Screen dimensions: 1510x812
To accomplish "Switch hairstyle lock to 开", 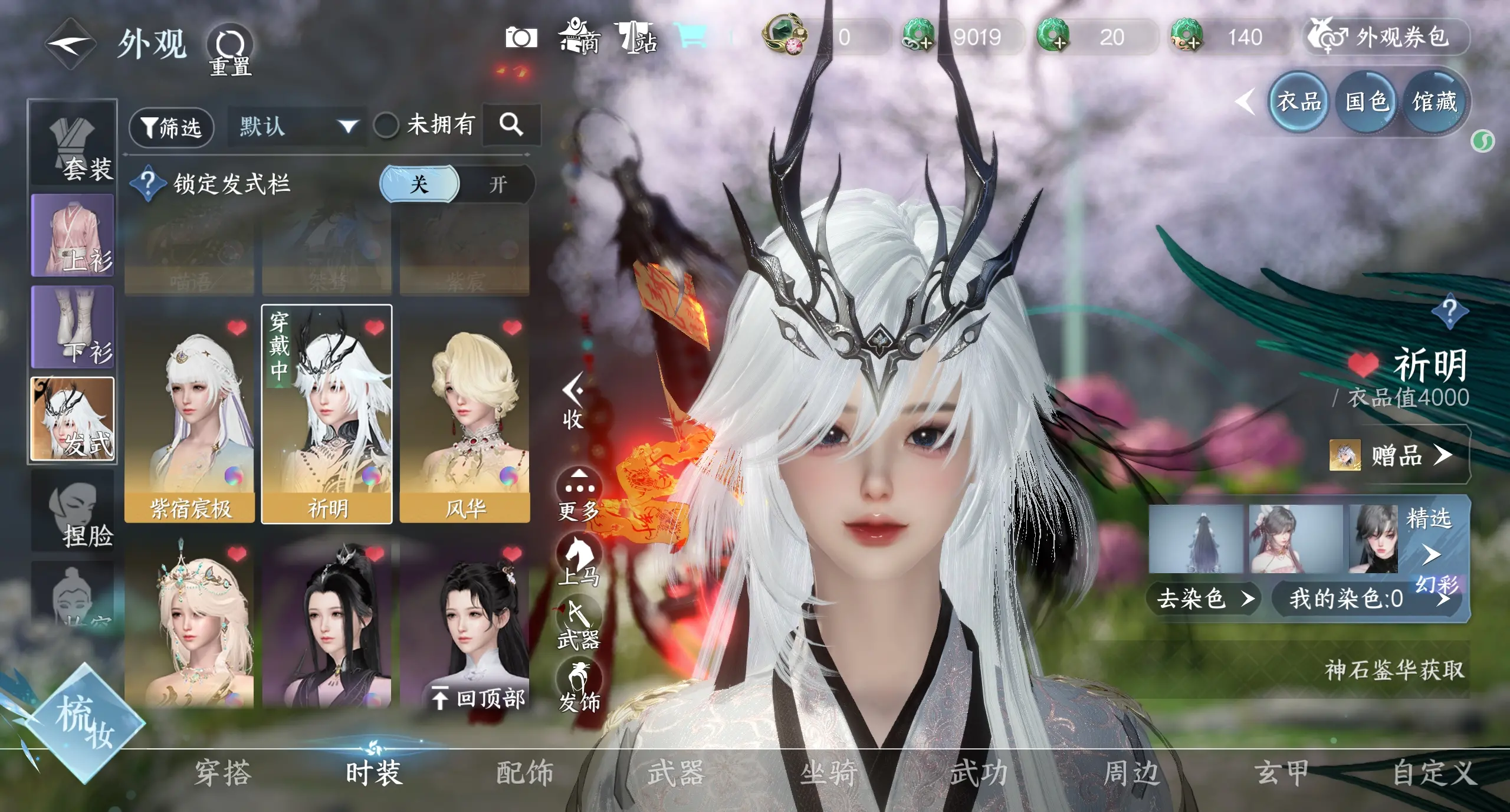I will point(498,184).
